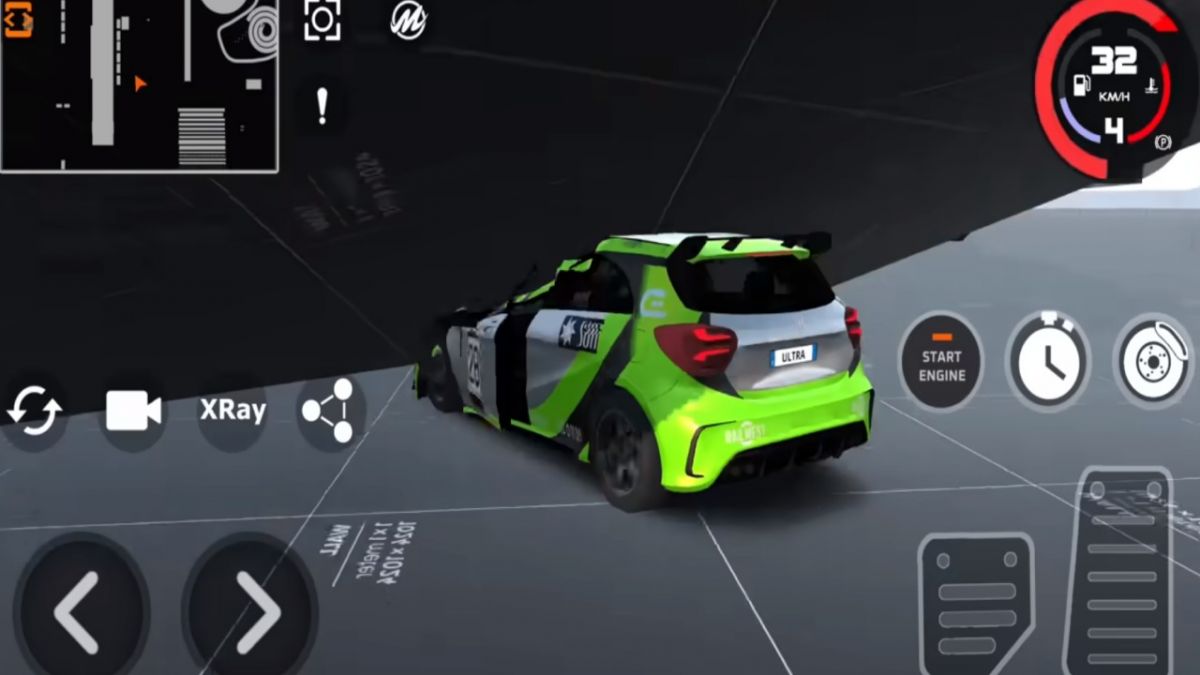This screenshot has height=675, width=1200.
Task: Open the circular M logo button
Action: point(408,19)
